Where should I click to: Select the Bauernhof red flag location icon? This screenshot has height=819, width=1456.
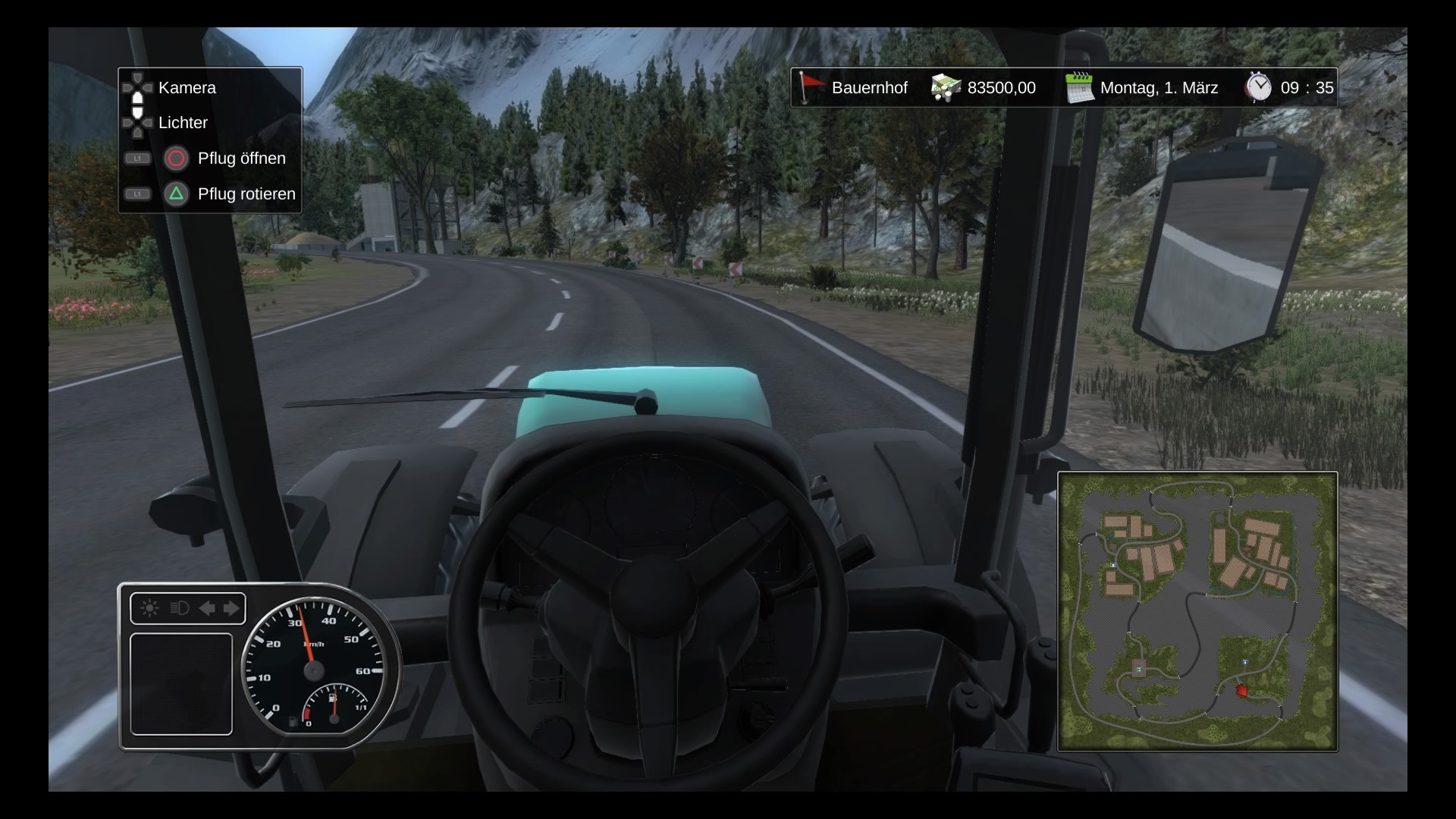pyautogui.click(x=811, y=87)
